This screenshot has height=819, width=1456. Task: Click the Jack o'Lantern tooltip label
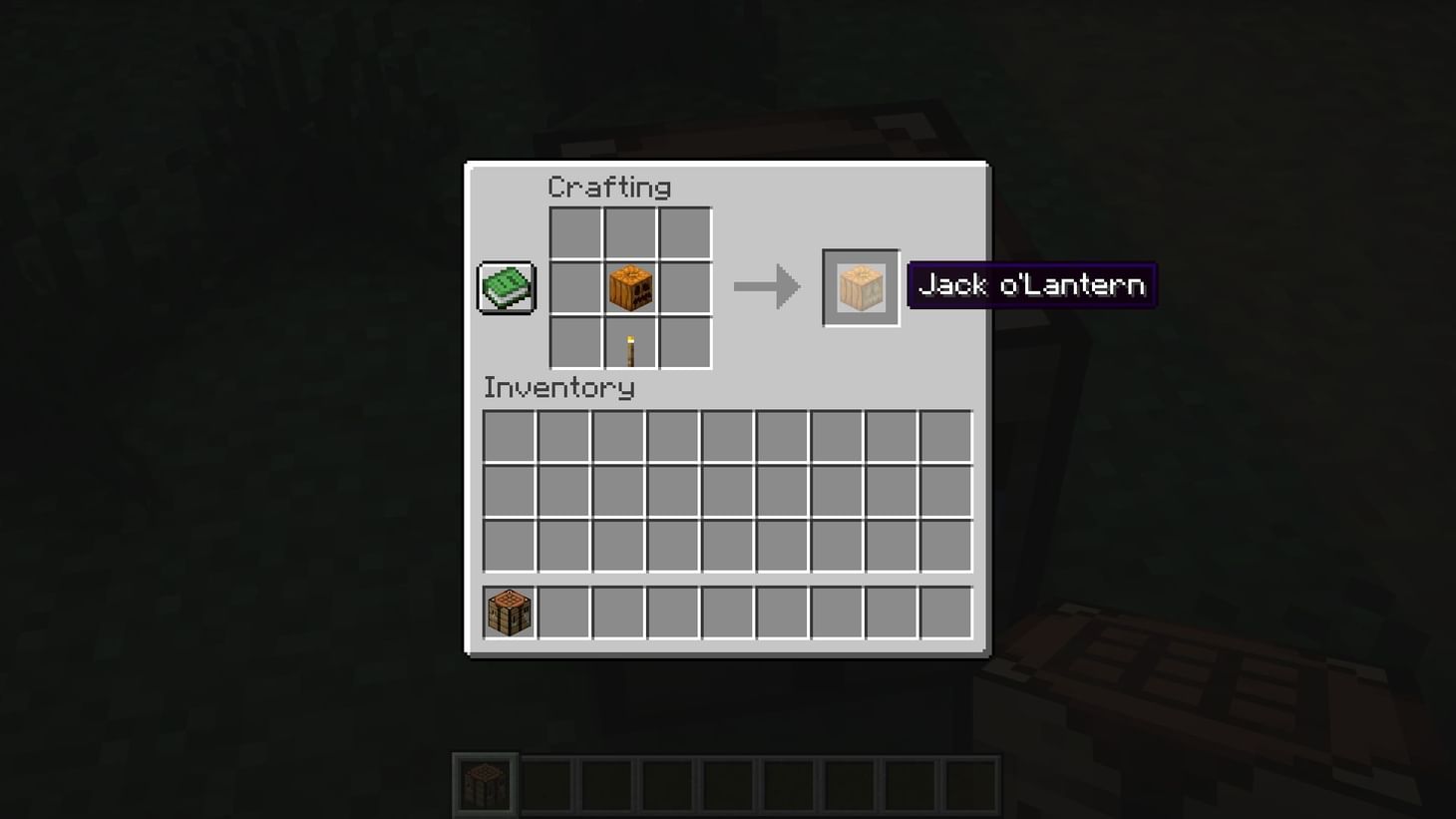tap(1030, 284)
